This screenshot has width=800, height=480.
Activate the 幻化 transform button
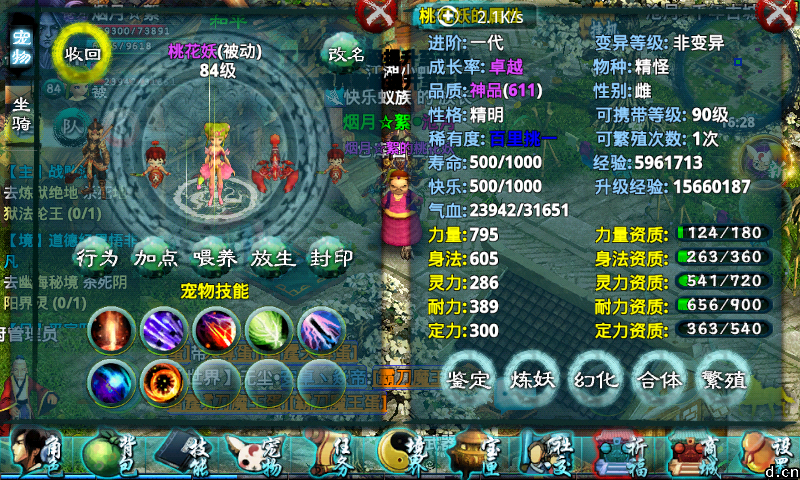tap(596, 378)
